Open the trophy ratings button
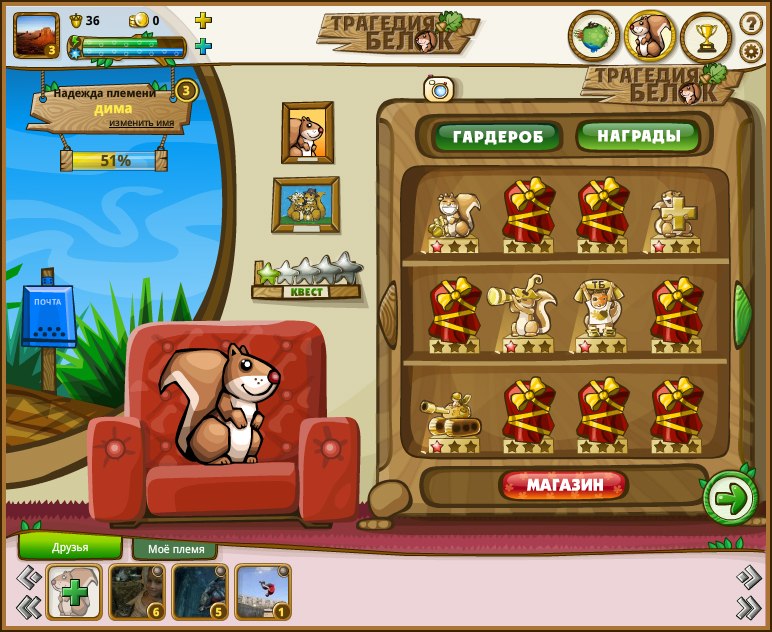 [707, 38]
